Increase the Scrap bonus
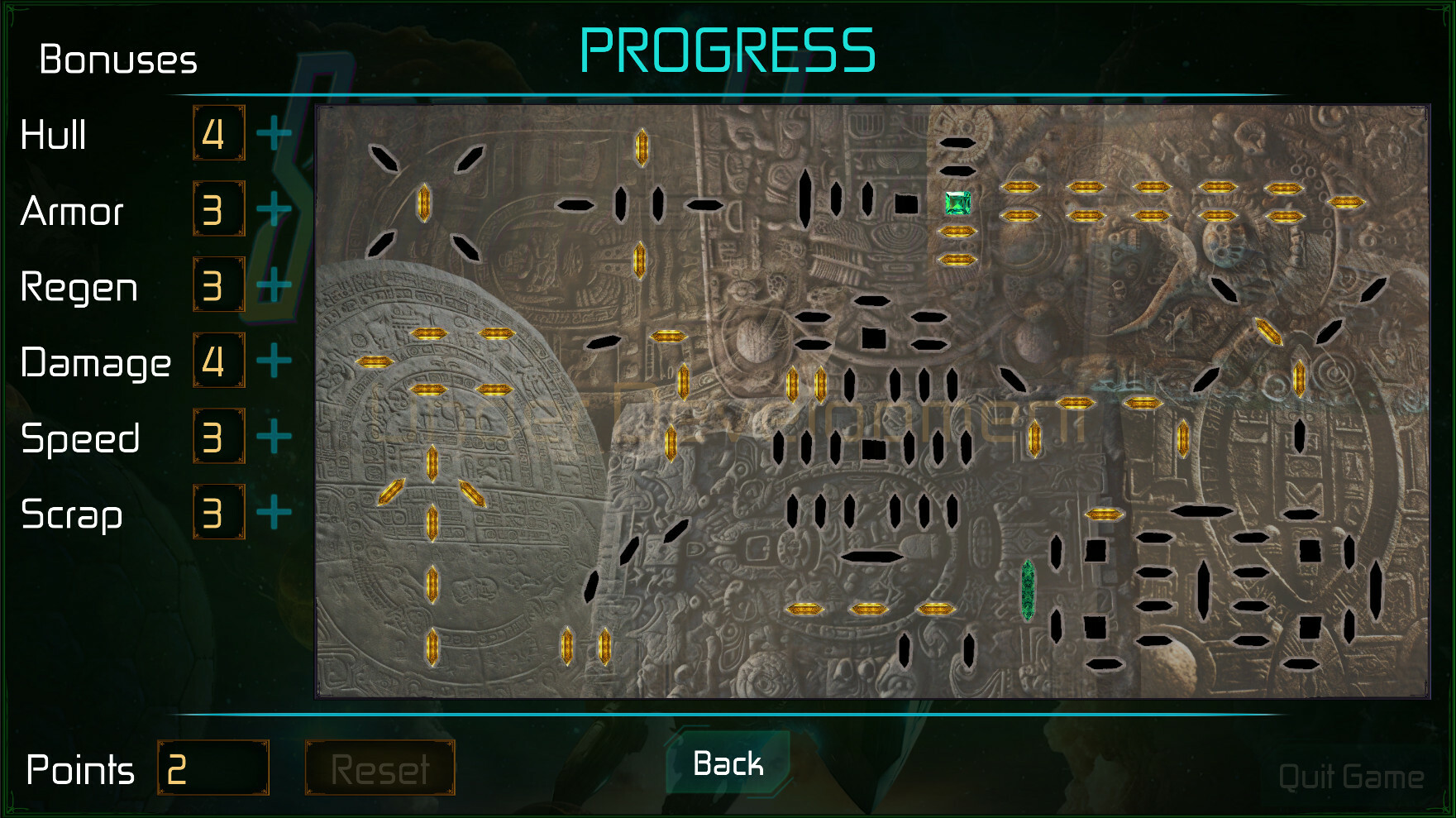The height and width of the screenshot is (818, 1456). [x=273, y=512]
